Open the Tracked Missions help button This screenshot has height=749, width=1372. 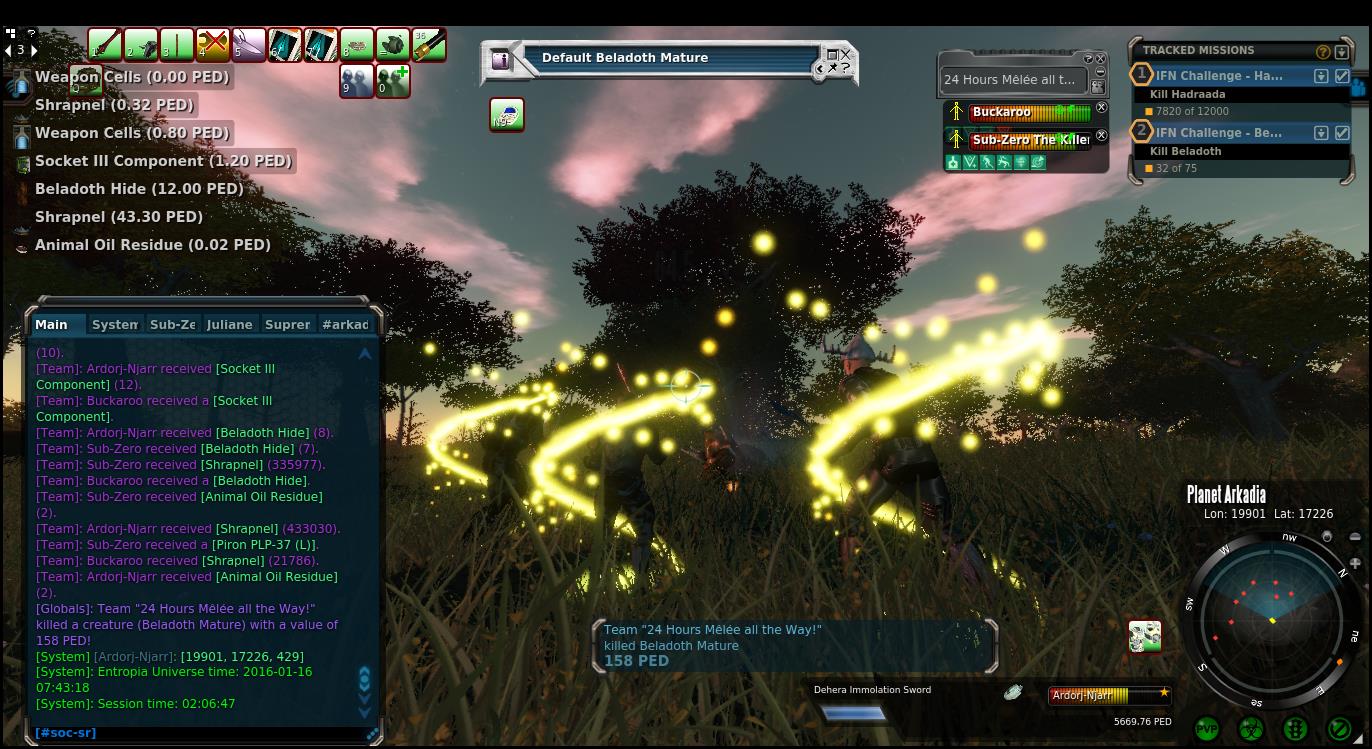click(x=1323, y=51)
